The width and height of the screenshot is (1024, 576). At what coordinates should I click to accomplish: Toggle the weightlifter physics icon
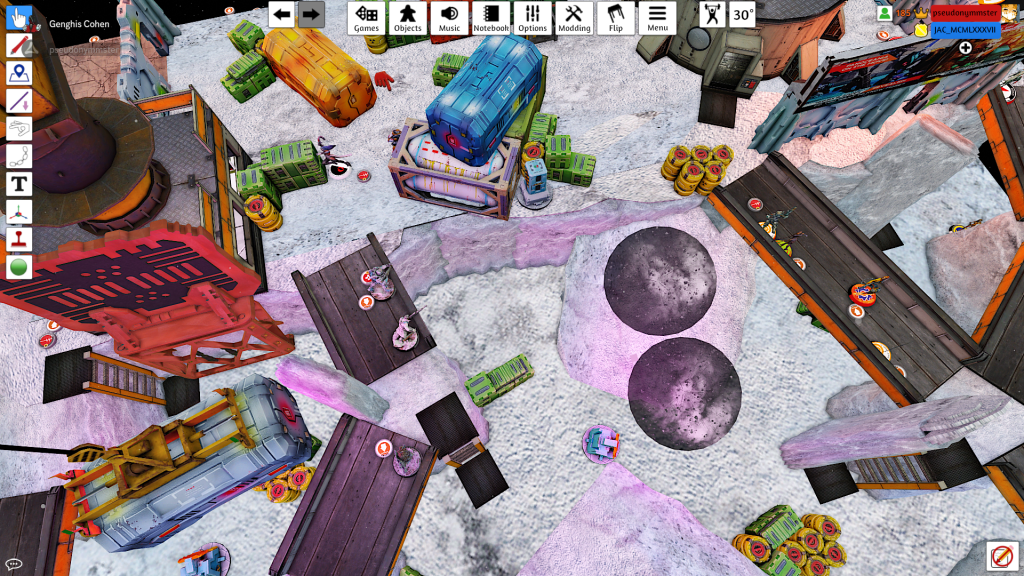coord(712,14)
